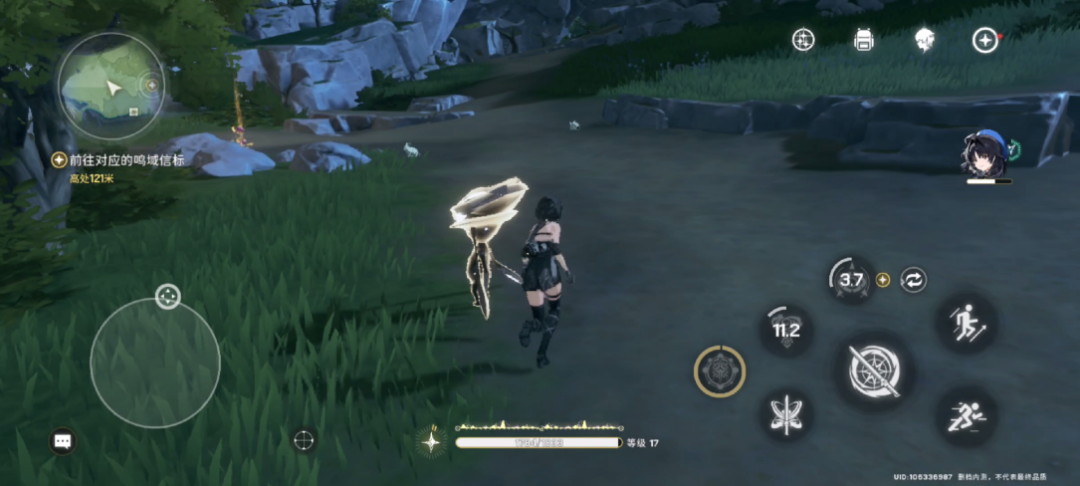Image resolution: width=1080 pixels, height=486 pixels.
Task: Open the character head profile menu
Action: click(x=924, y=40)
